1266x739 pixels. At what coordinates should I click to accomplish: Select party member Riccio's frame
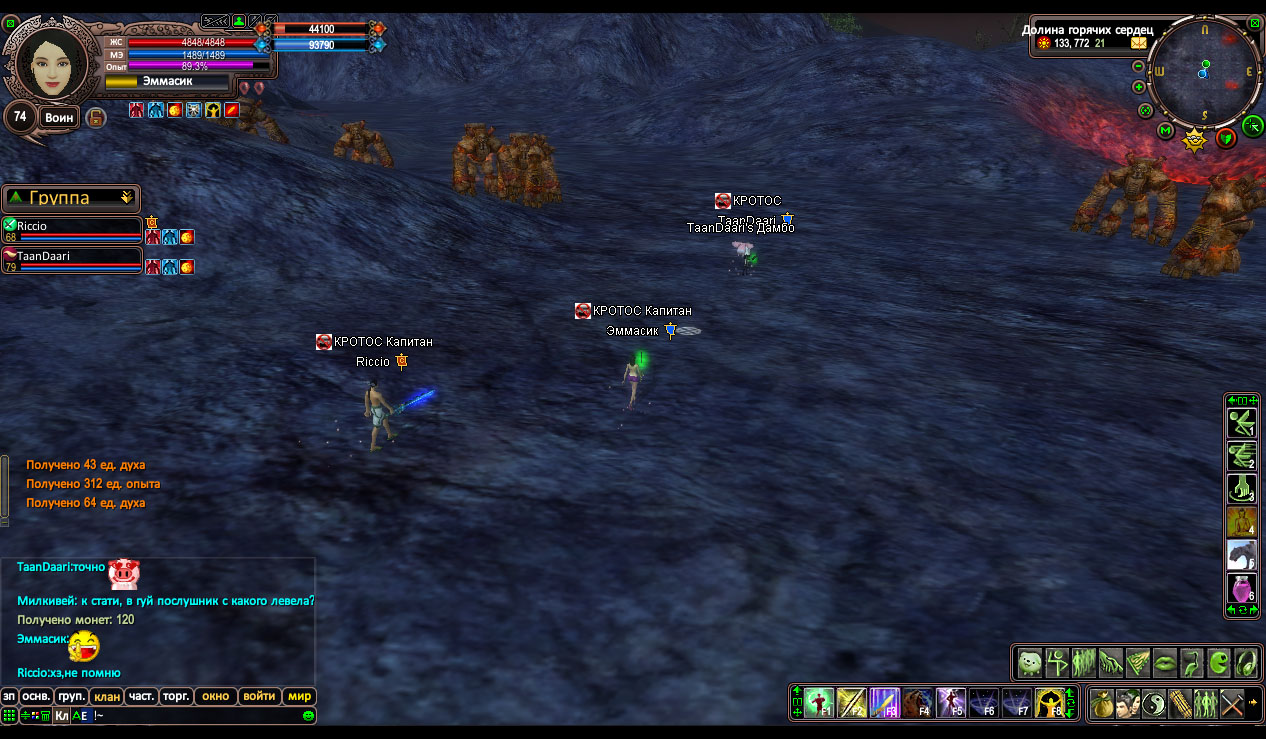click(71, 231)
